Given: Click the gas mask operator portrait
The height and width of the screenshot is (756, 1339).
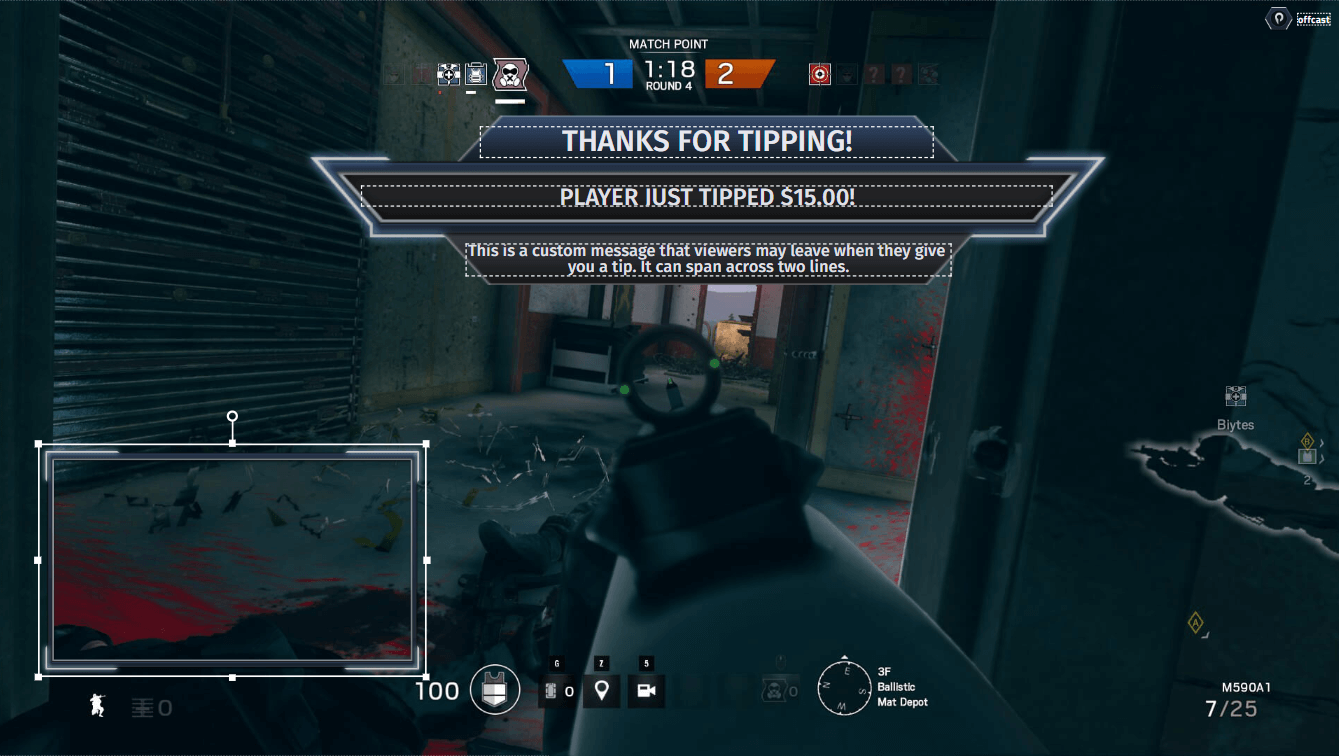Looking at the screenshot, I should [510, 74].
